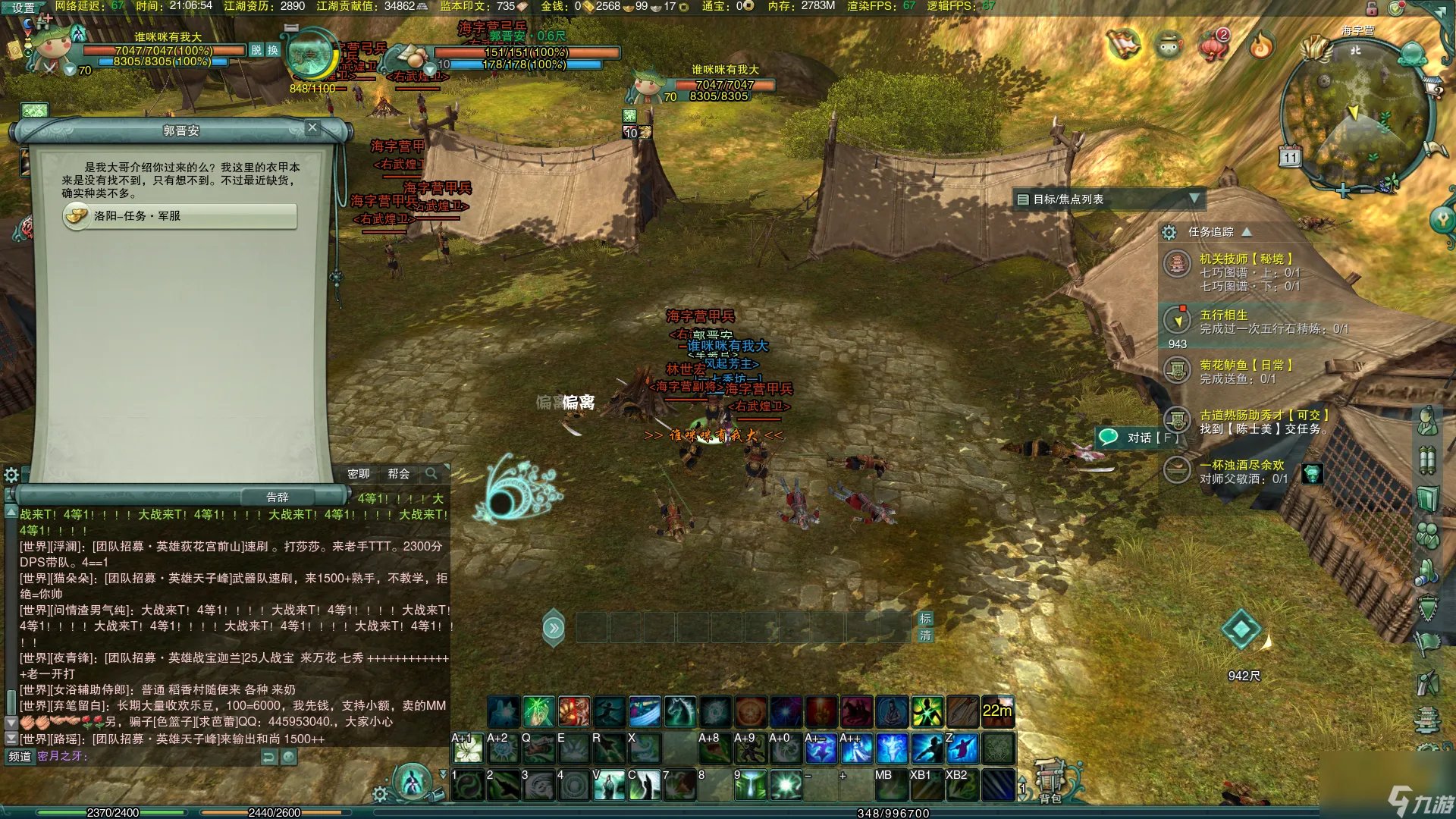Viewport: 1456px width, 819px height.
Task: Select the 菊花鲈鱼 daily quest entry
Action: coord(1245,366)
